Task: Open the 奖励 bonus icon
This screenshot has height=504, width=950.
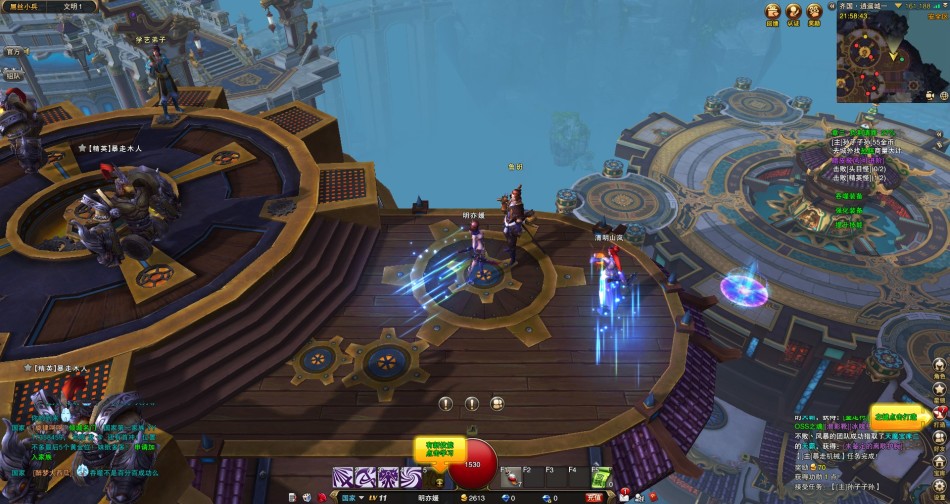Action: (x=814, y=12)
